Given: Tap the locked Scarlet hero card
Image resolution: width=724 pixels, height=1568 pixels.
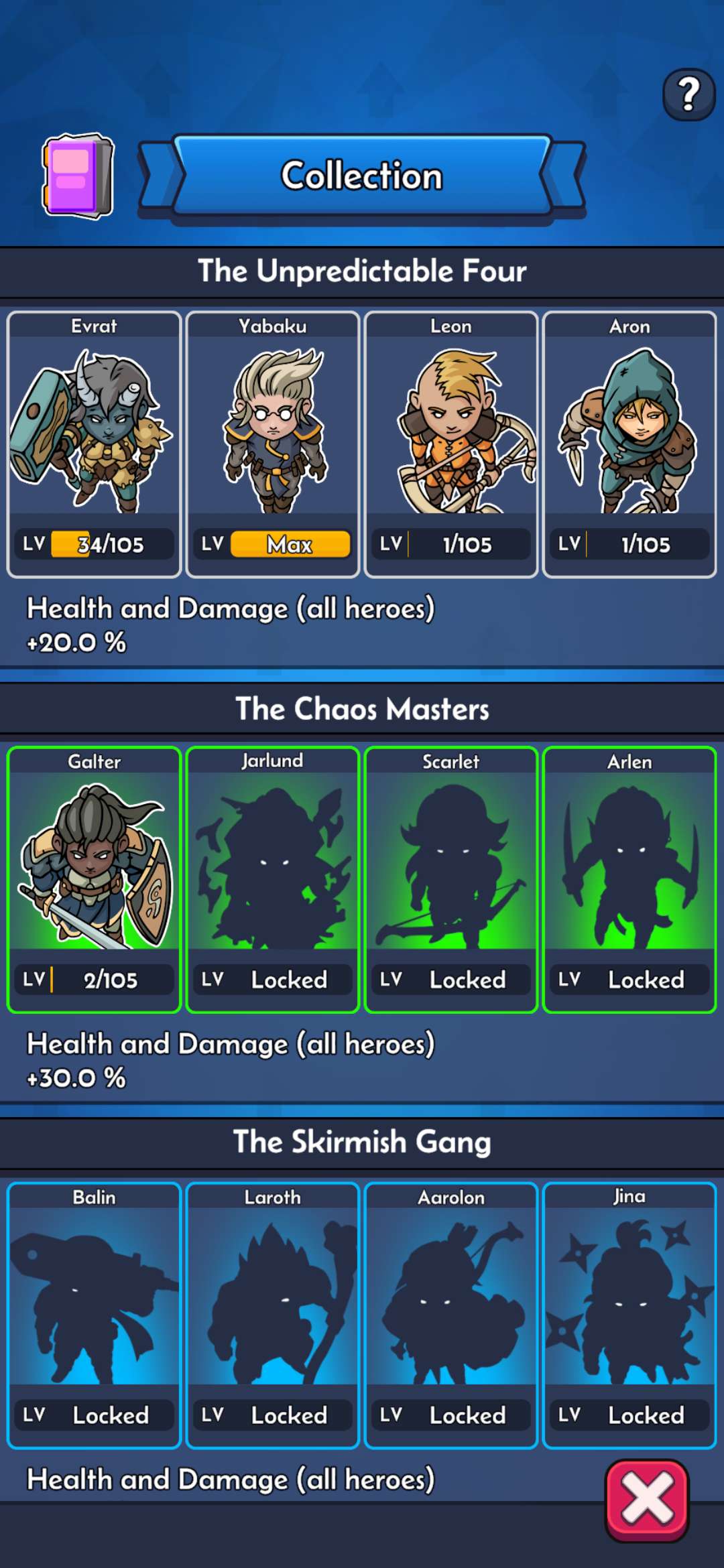Looking at the screenshot, I should (451, 879).
